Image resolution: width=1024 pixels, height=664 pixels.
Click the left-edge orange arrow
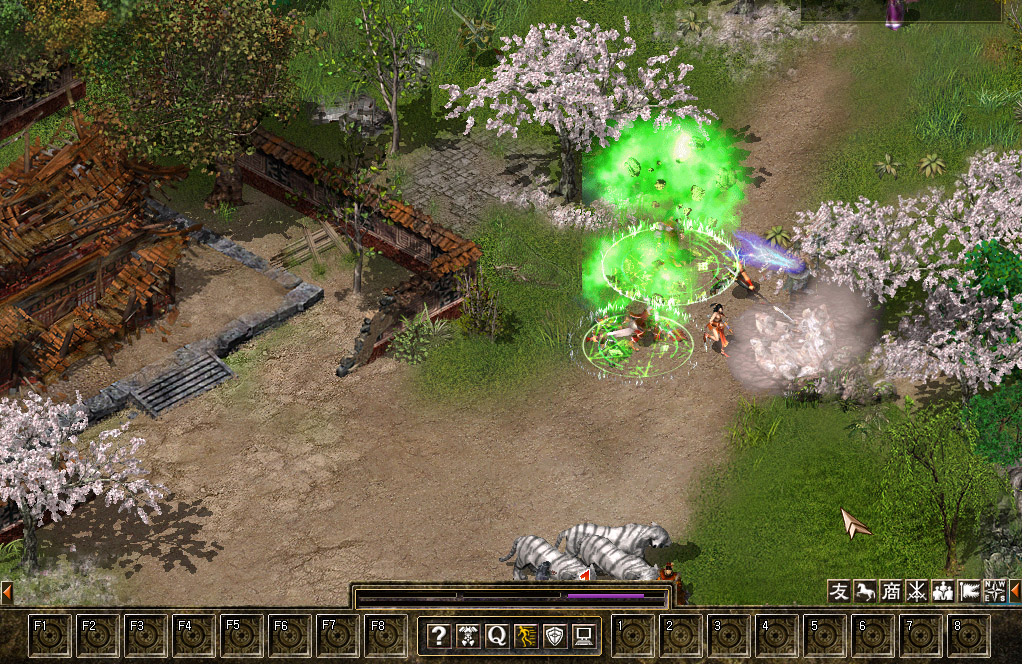(x=6, y=591)
